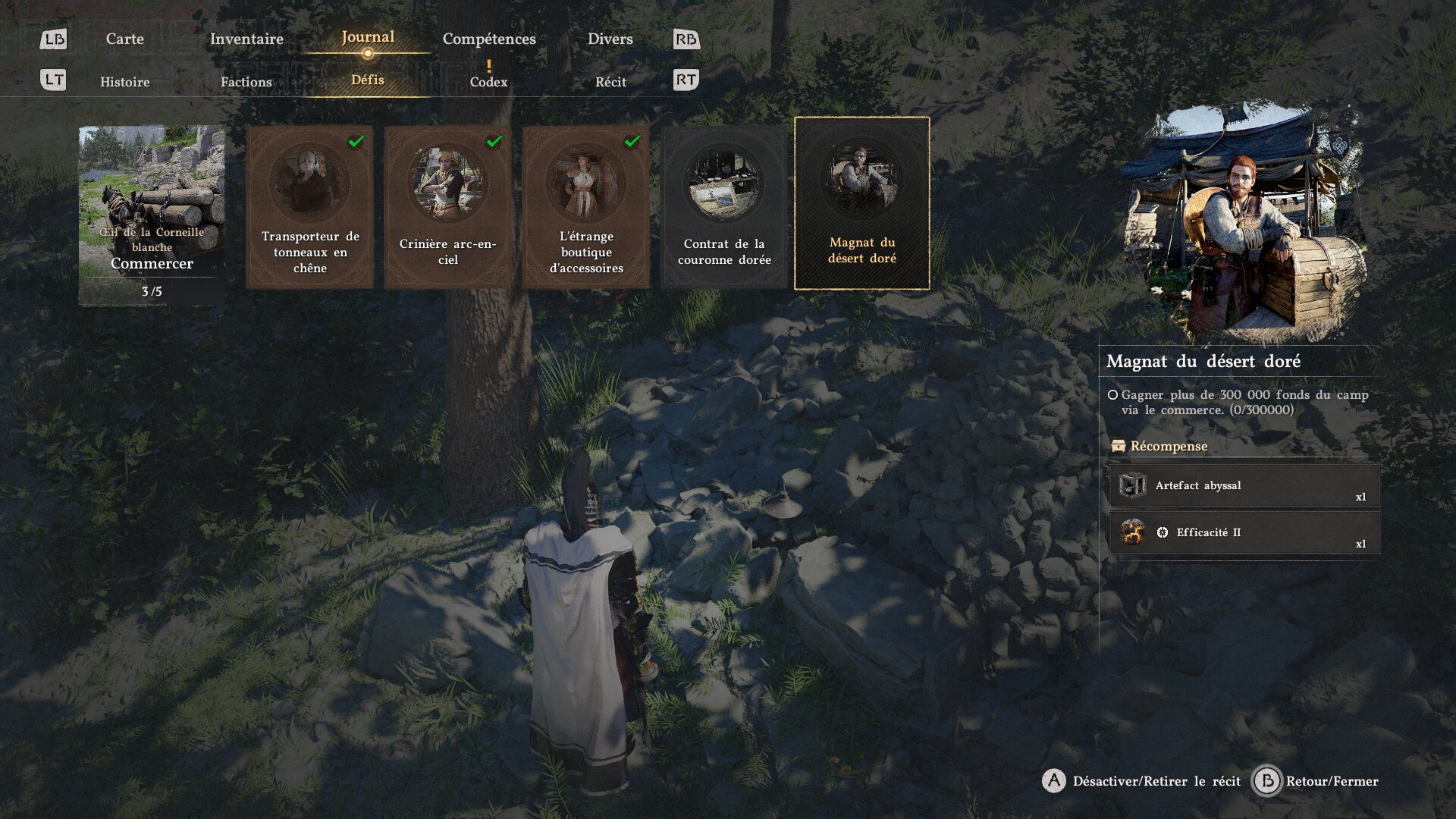This screenshot has width=1456, height=819.
Task: Open L'étrange boutique d'accessoires challenge
Action: [x=586, y=206]
